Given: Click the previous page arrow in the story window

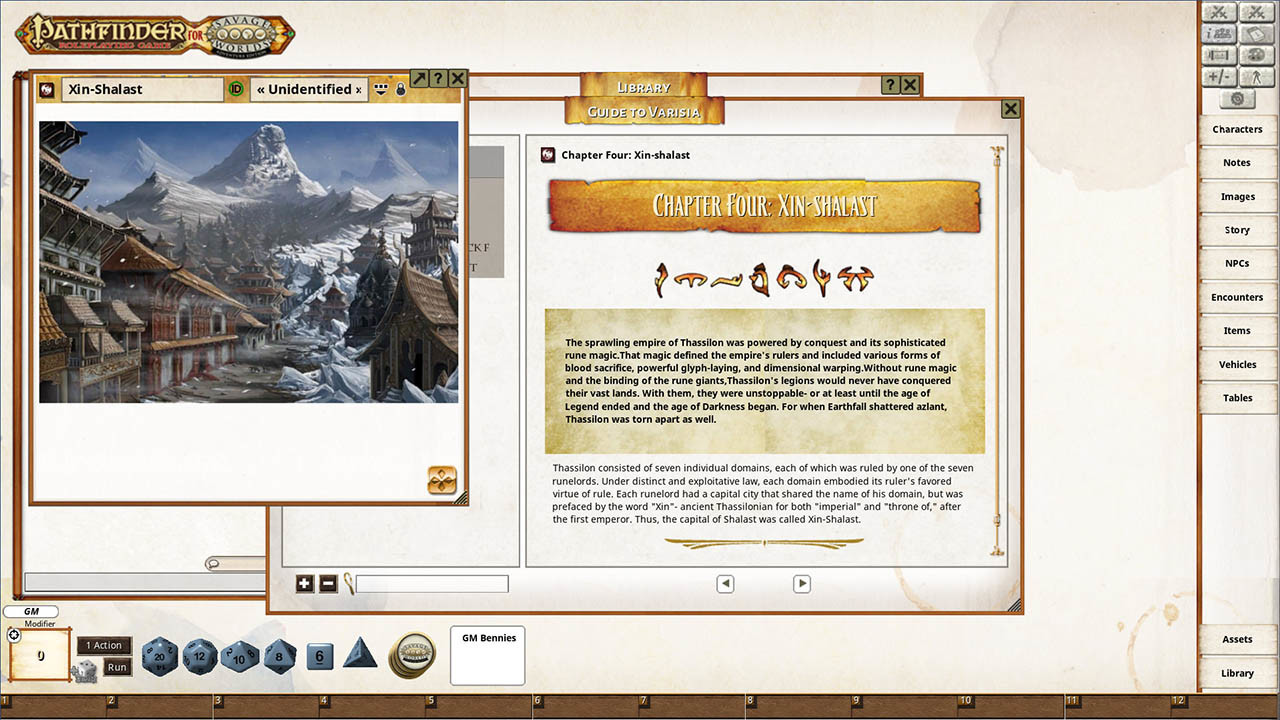Looking at the screenshot, I should click(725, 583).
